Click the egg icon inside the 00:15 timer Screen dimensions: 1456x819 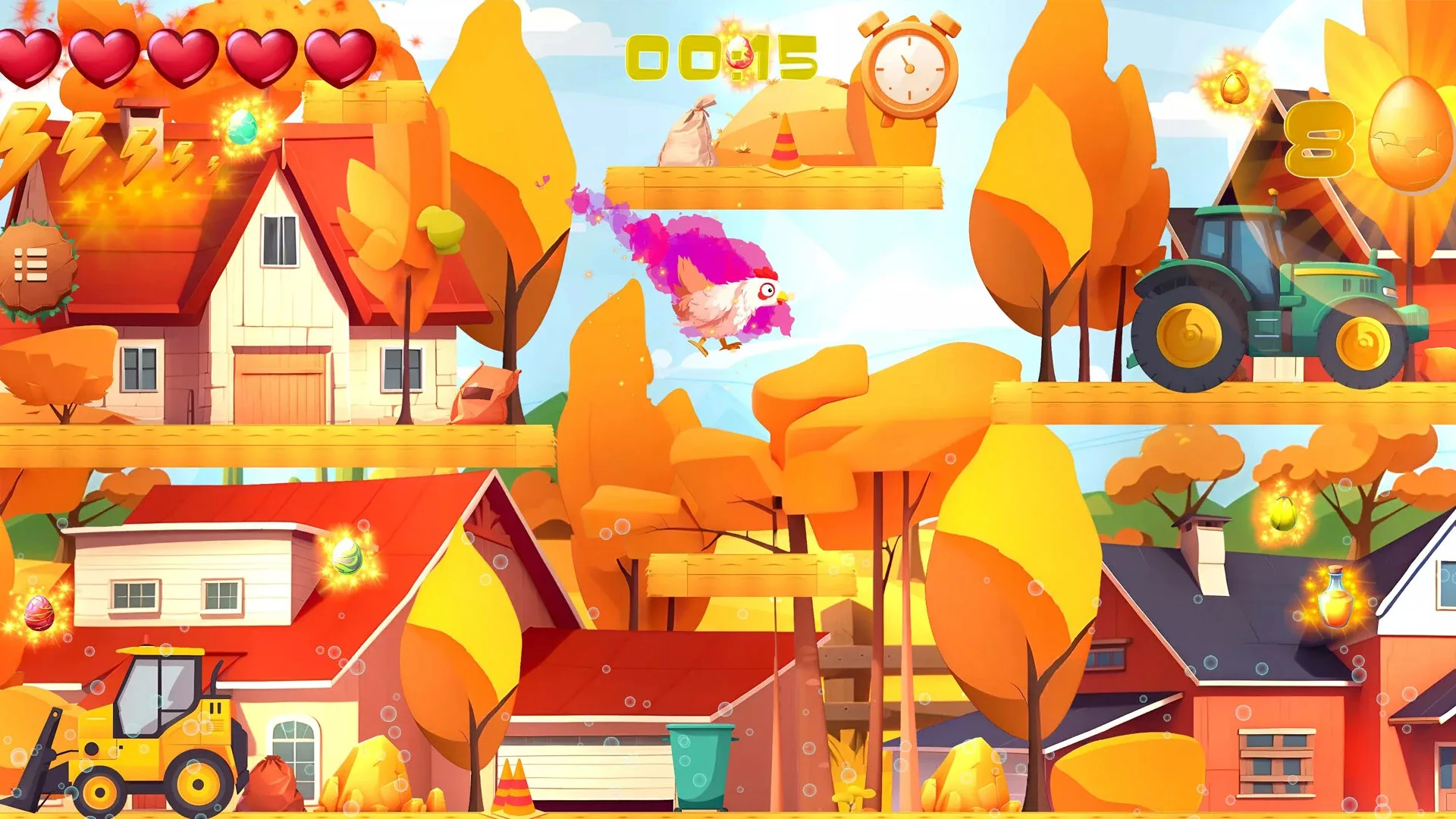click(740, 51)
